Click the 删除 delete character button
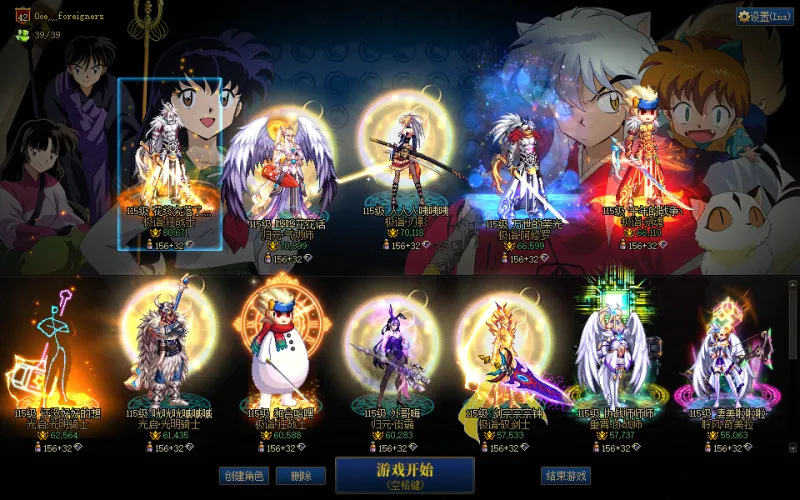This screenshot has height=500, width=800. tap(300, 476)
